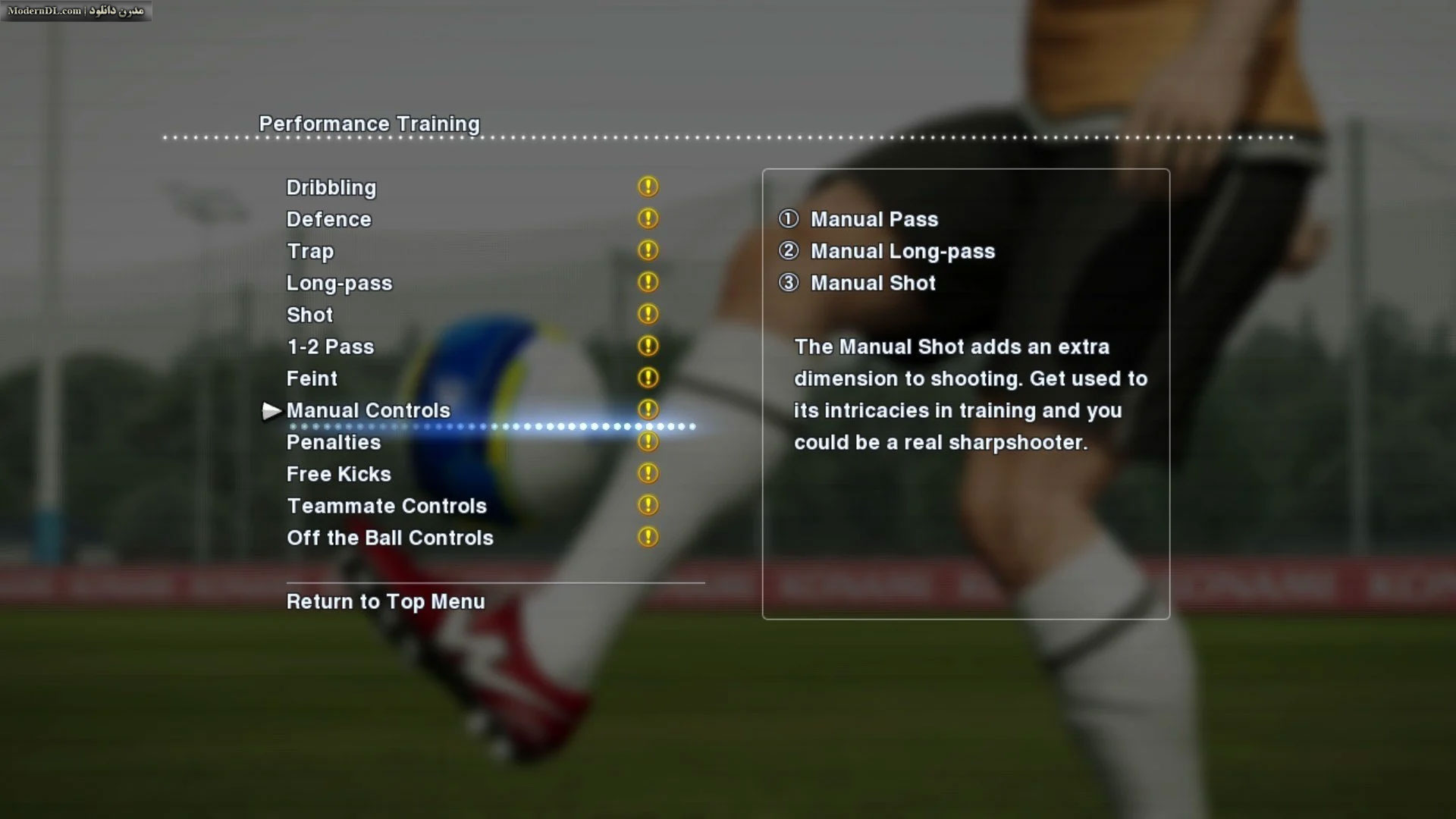Image resolution: width=1456 pixels, height=819 pixels.
Task: Select Teammate Controls training
Action: [386, 506]
